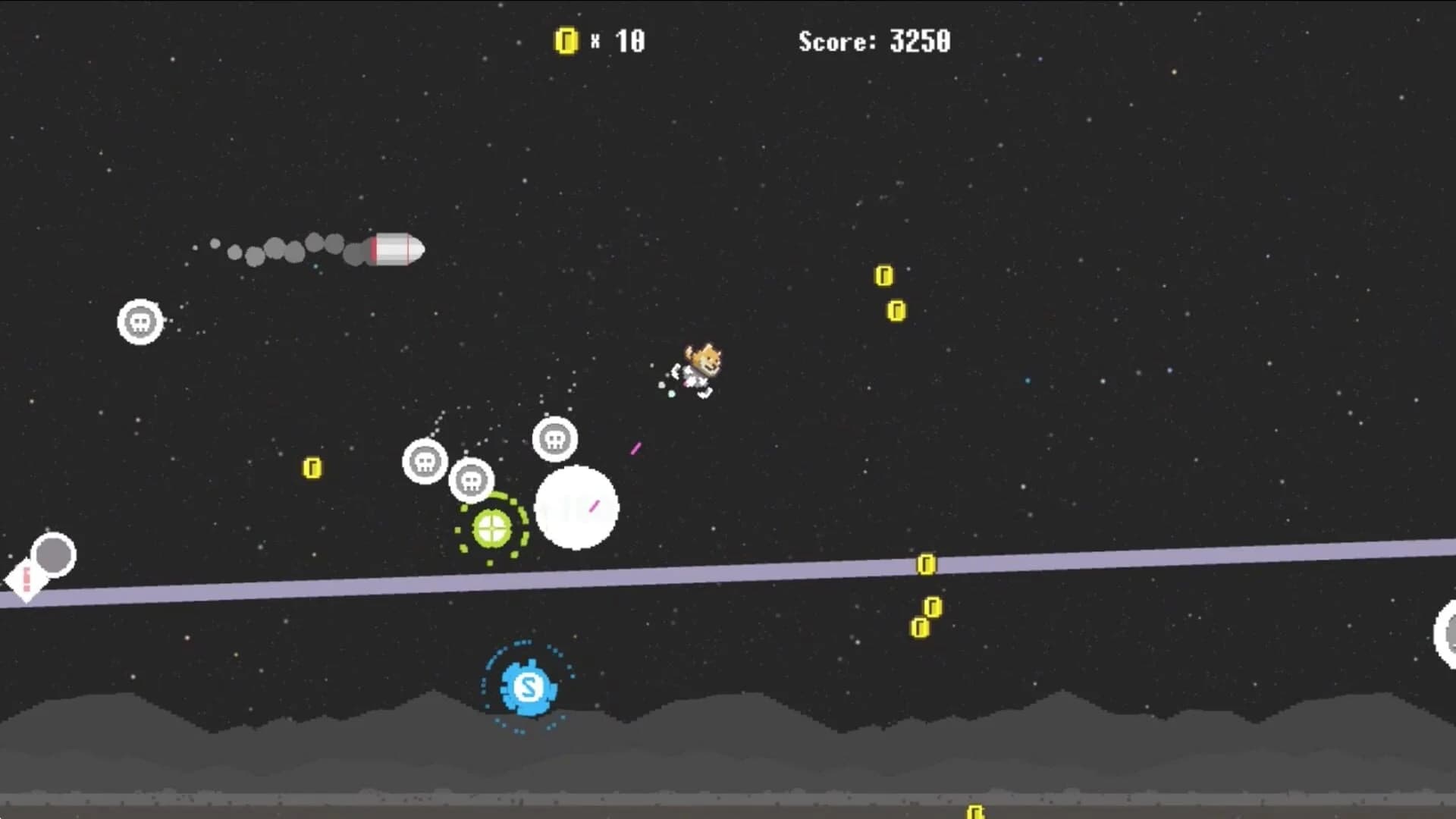Grab the green crosshair power-up

(x=491, y=529)
